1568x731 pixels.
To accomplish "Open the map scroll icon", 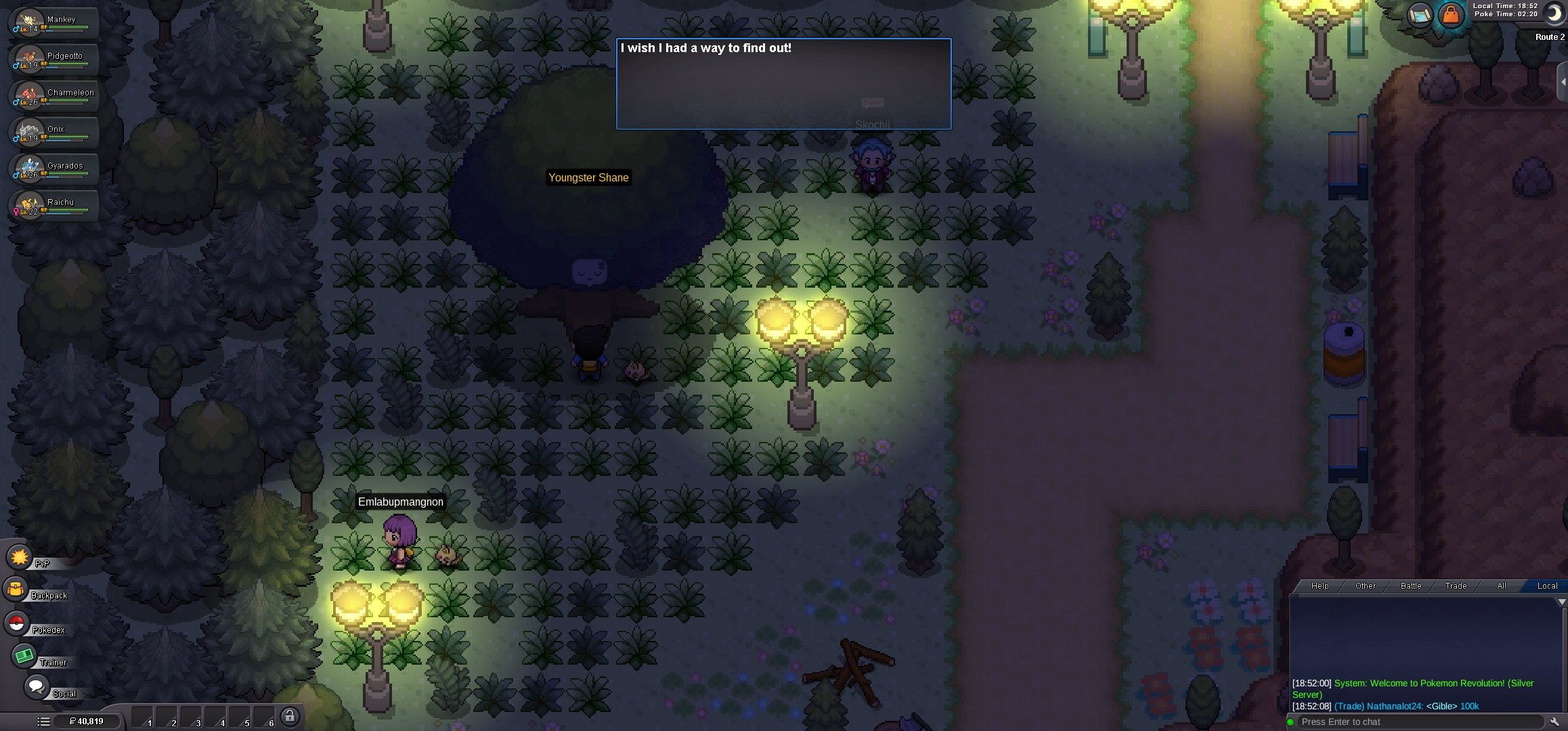I will coord(1420,16).
